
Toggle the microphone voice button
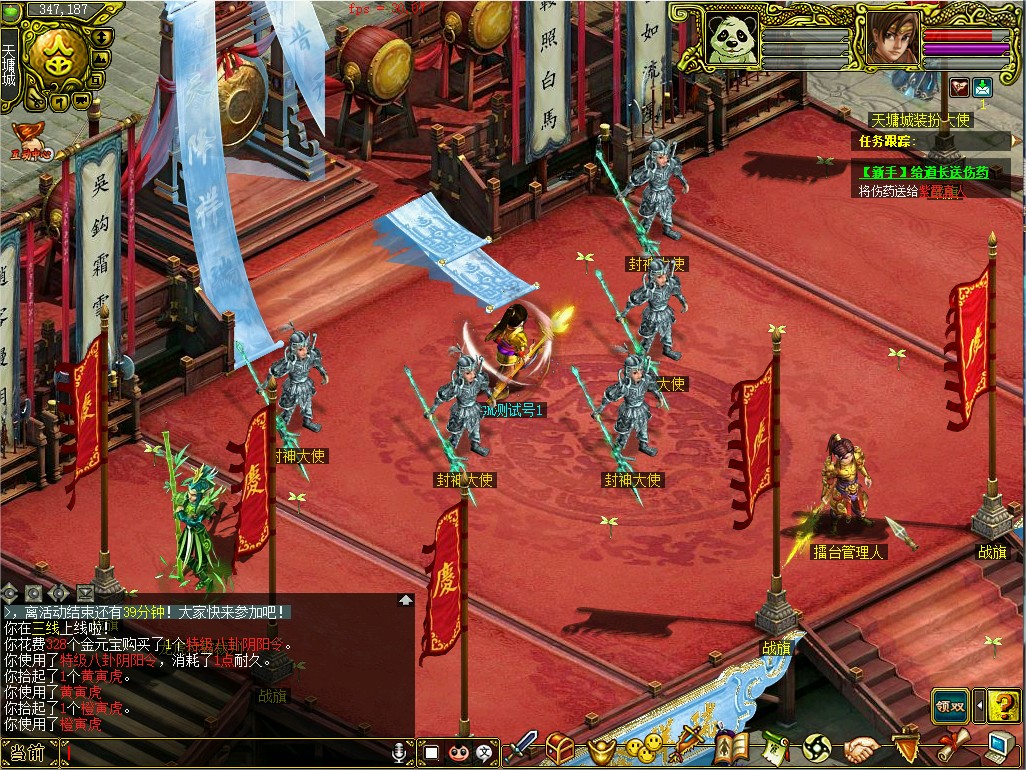pos(400,751)
